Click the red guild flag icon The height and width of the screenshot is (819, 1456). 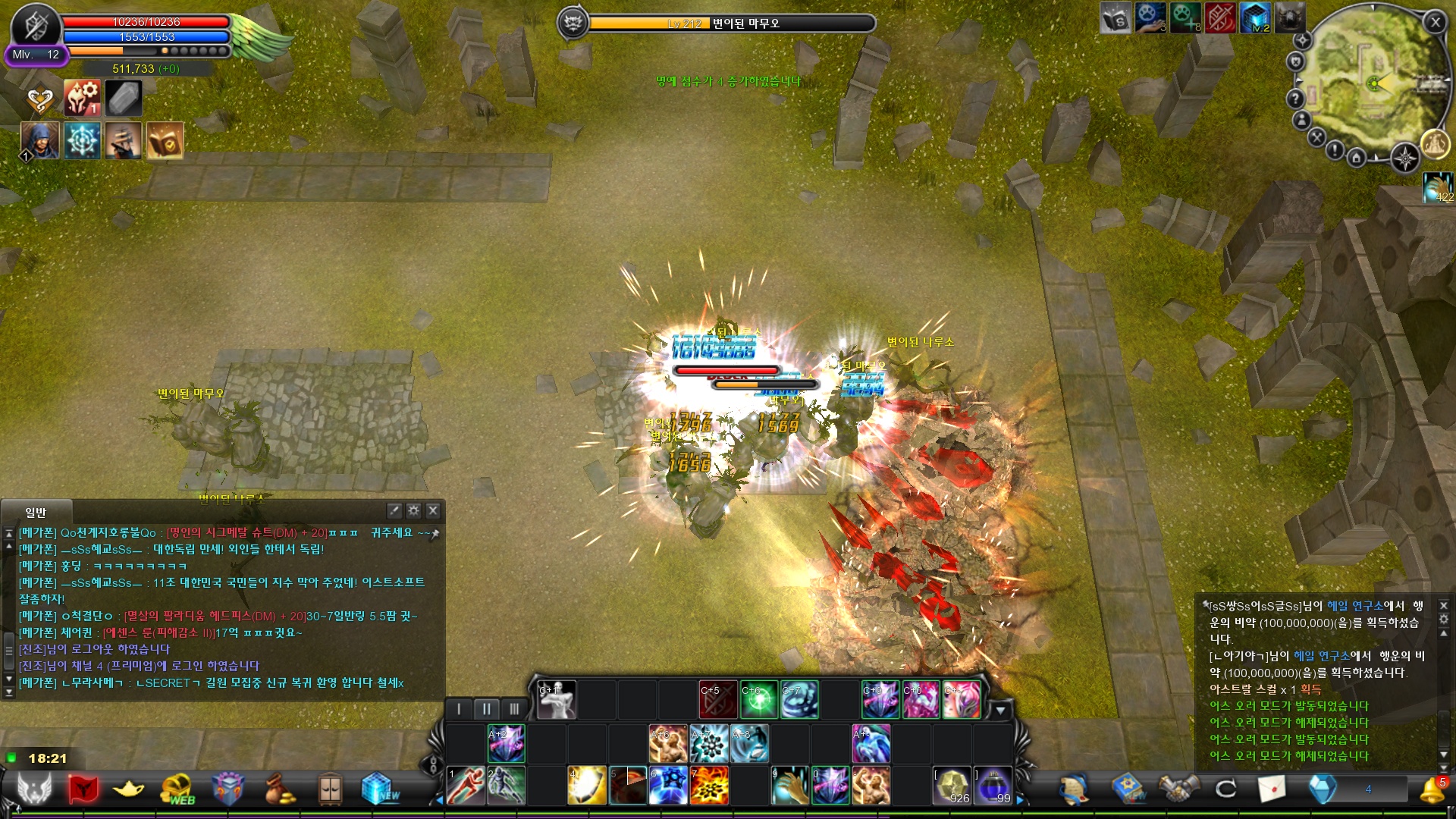pos(83,786)
